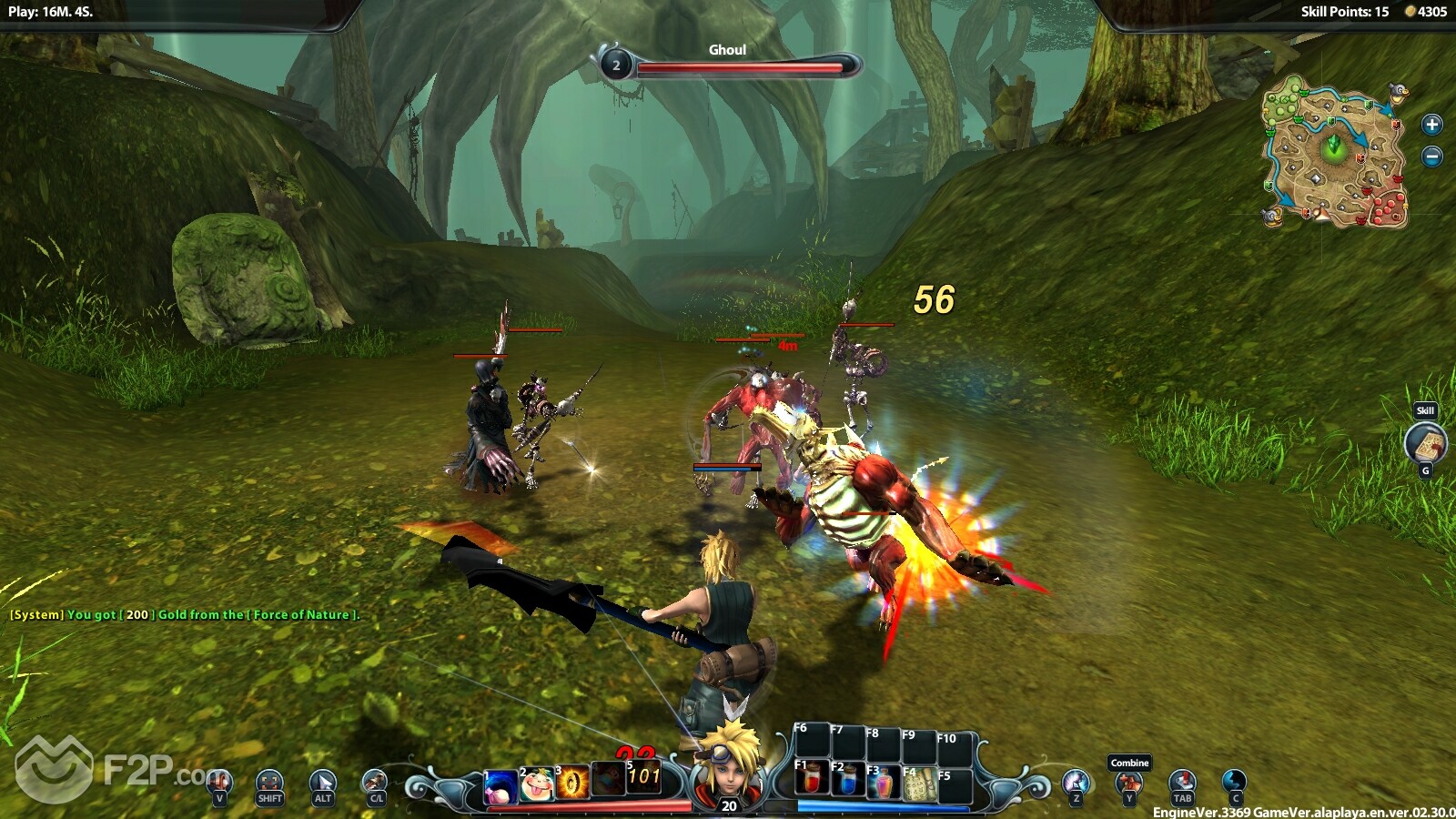Viewport: 1456px width, 819px height.
Task: Open the minimap of the battlefield
Action: click(x=1334, y=151)
